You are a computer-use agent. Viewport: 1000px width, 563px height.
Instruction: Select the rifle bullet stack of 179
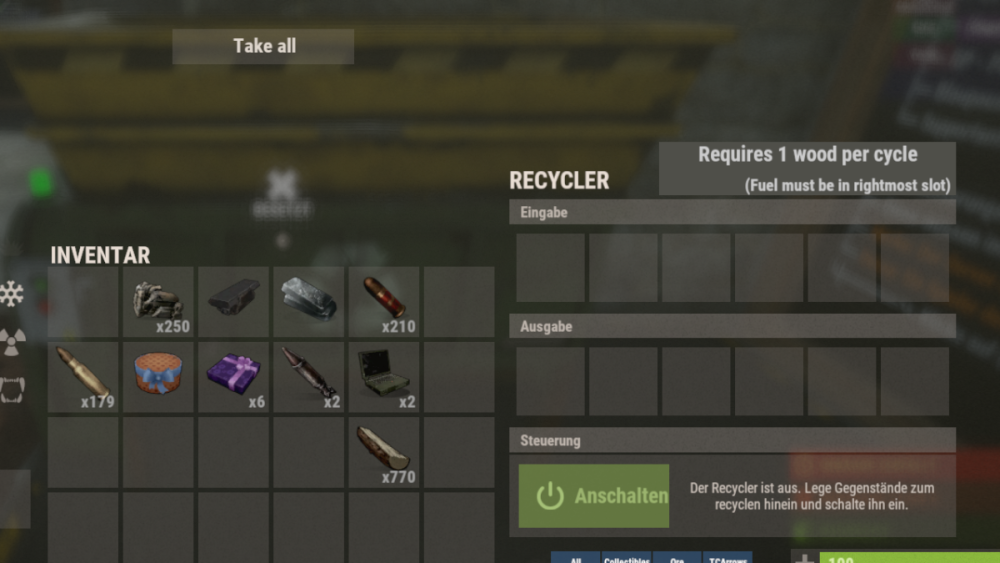[84, 376]
